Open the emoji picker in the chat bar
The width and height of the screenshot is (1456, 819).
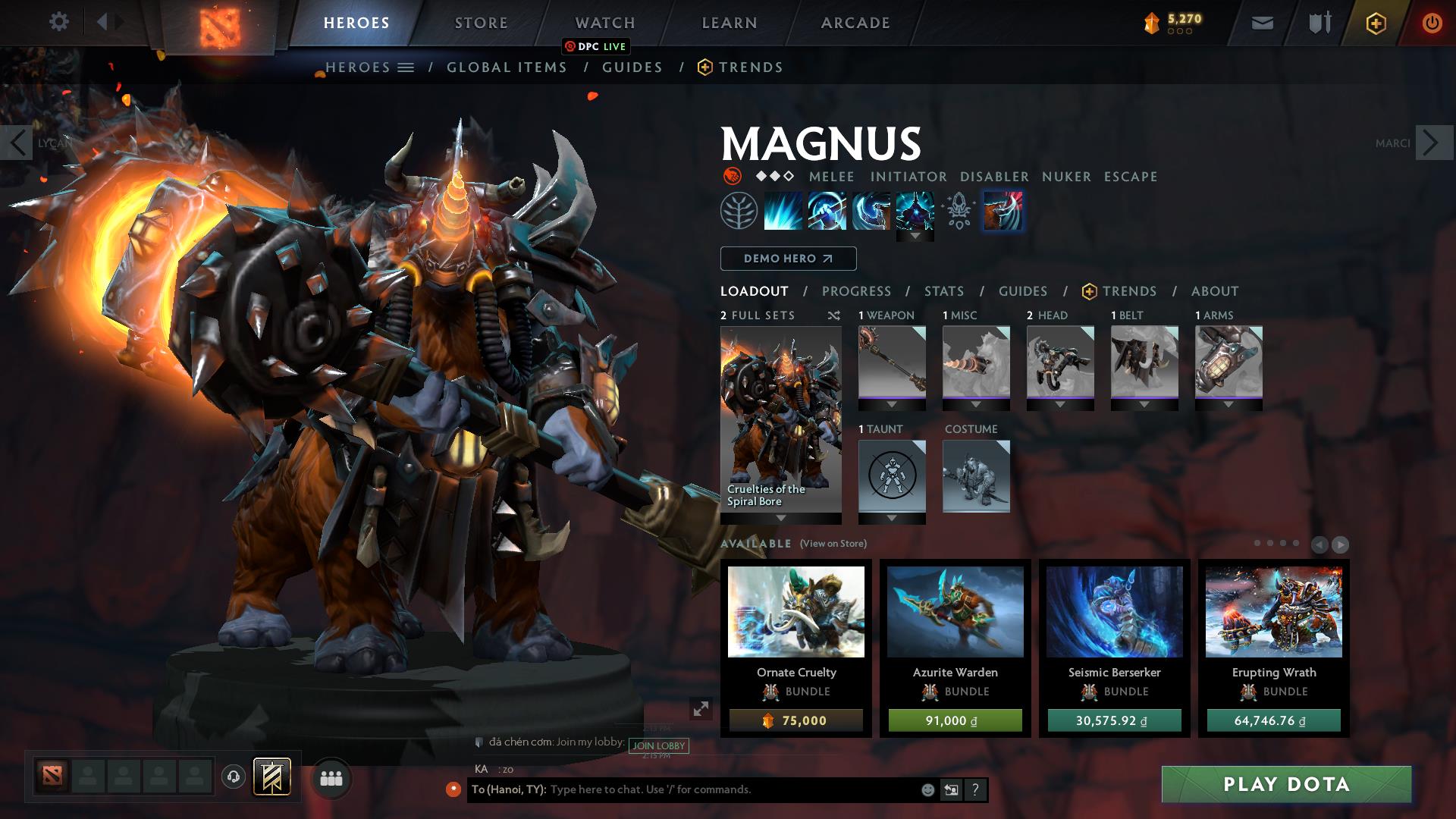(x=927, y=789)
